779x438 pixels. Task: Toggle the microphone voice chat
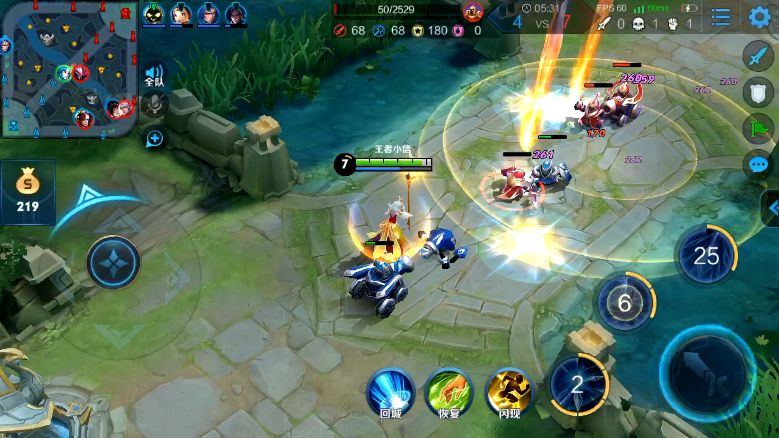(153, 104)
